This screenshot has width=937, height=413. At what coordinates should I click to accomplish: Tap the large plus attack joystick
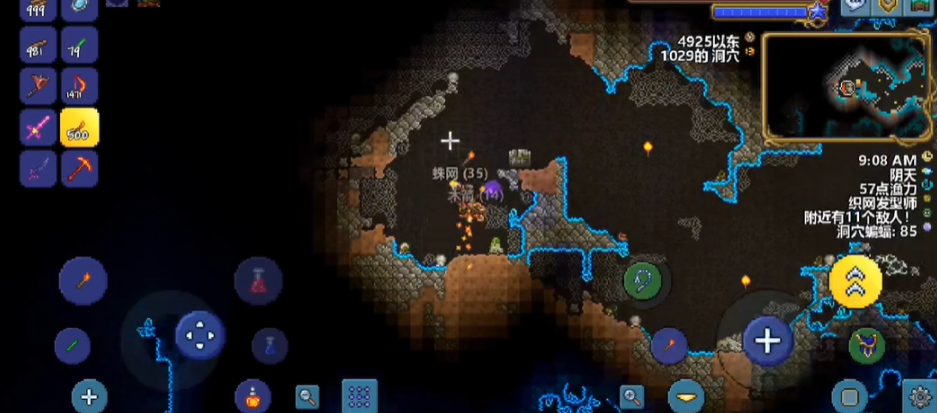767,341
